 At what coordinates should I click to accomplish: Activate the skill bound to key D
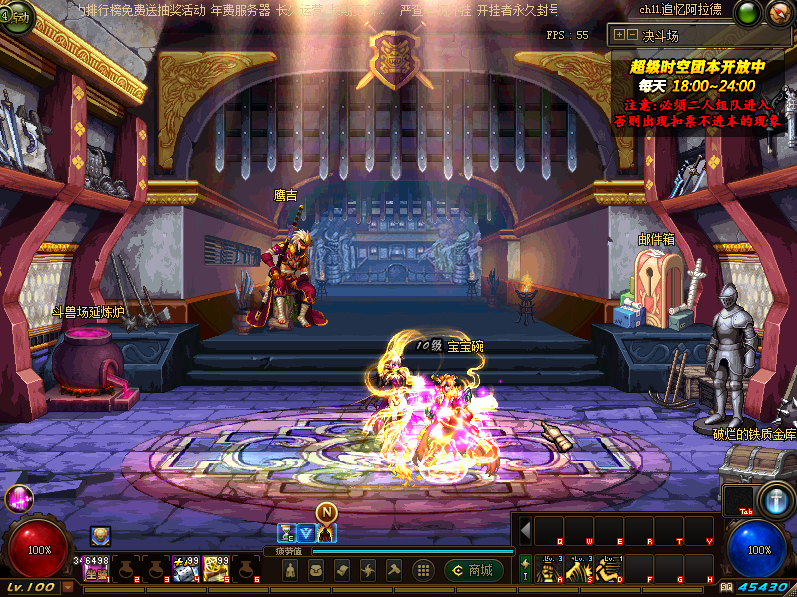click(608, 569)
